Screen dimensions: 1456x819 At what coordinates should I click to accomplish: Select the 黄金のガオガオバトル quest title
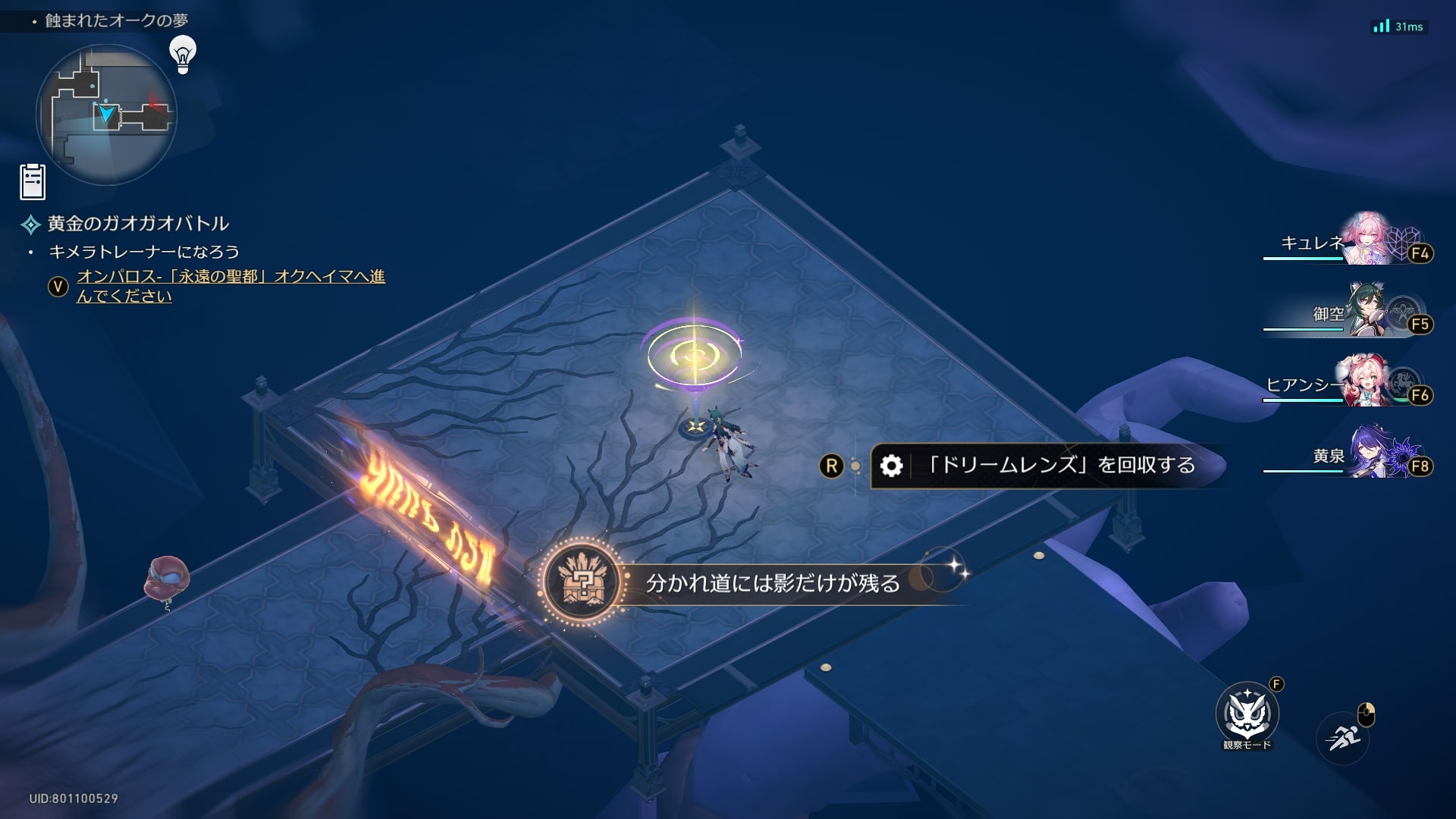coord(138,224)
